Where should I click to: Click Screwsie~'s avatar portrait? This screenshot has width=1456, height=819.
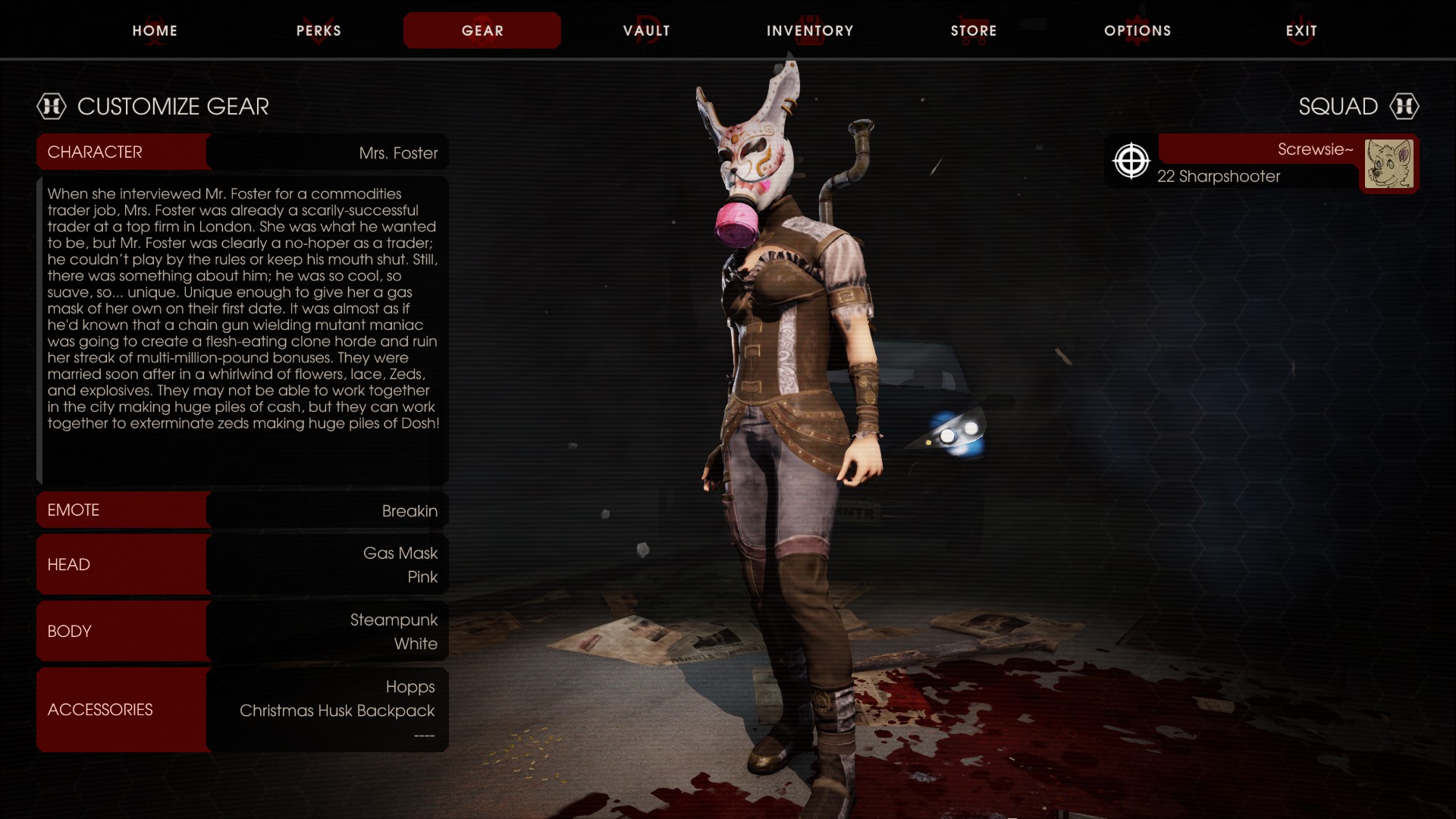tap(1389, 164)
